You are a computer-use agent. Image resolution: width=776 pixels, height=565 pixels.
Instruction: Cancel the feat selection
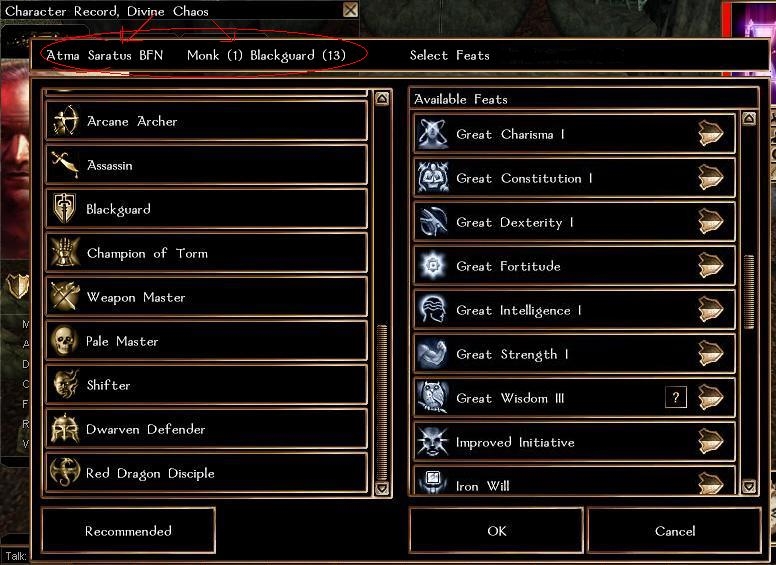(674, 531)
